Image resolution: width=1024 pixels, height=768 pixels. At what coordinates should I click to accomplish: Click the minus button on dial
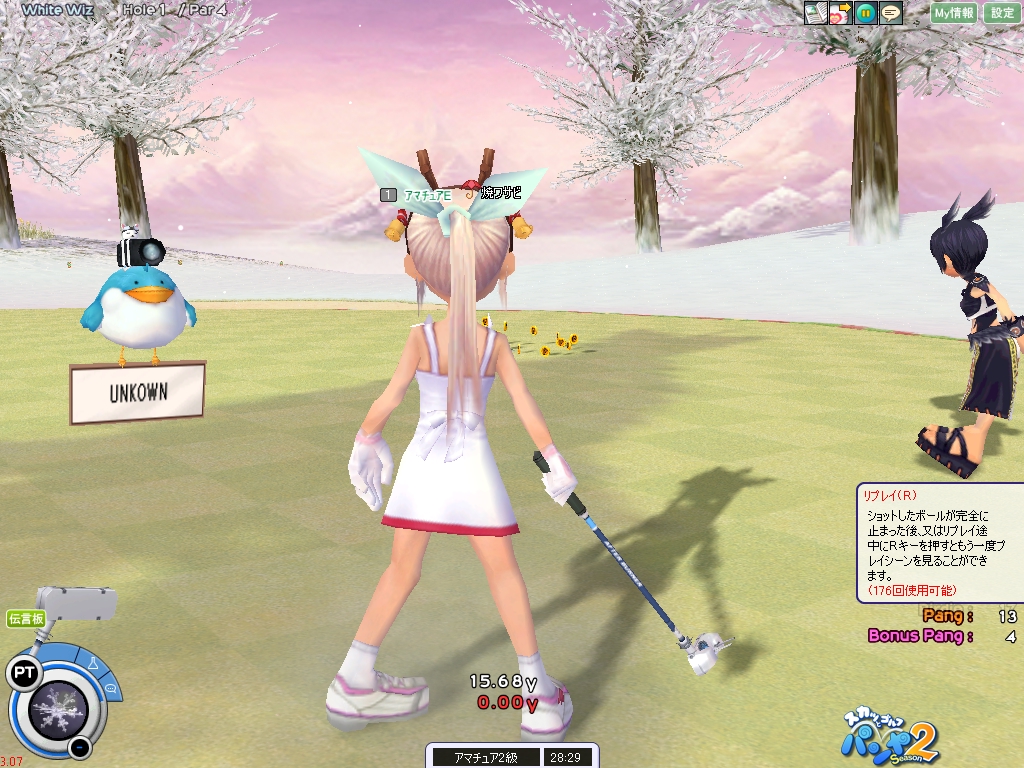pos(79,746)
